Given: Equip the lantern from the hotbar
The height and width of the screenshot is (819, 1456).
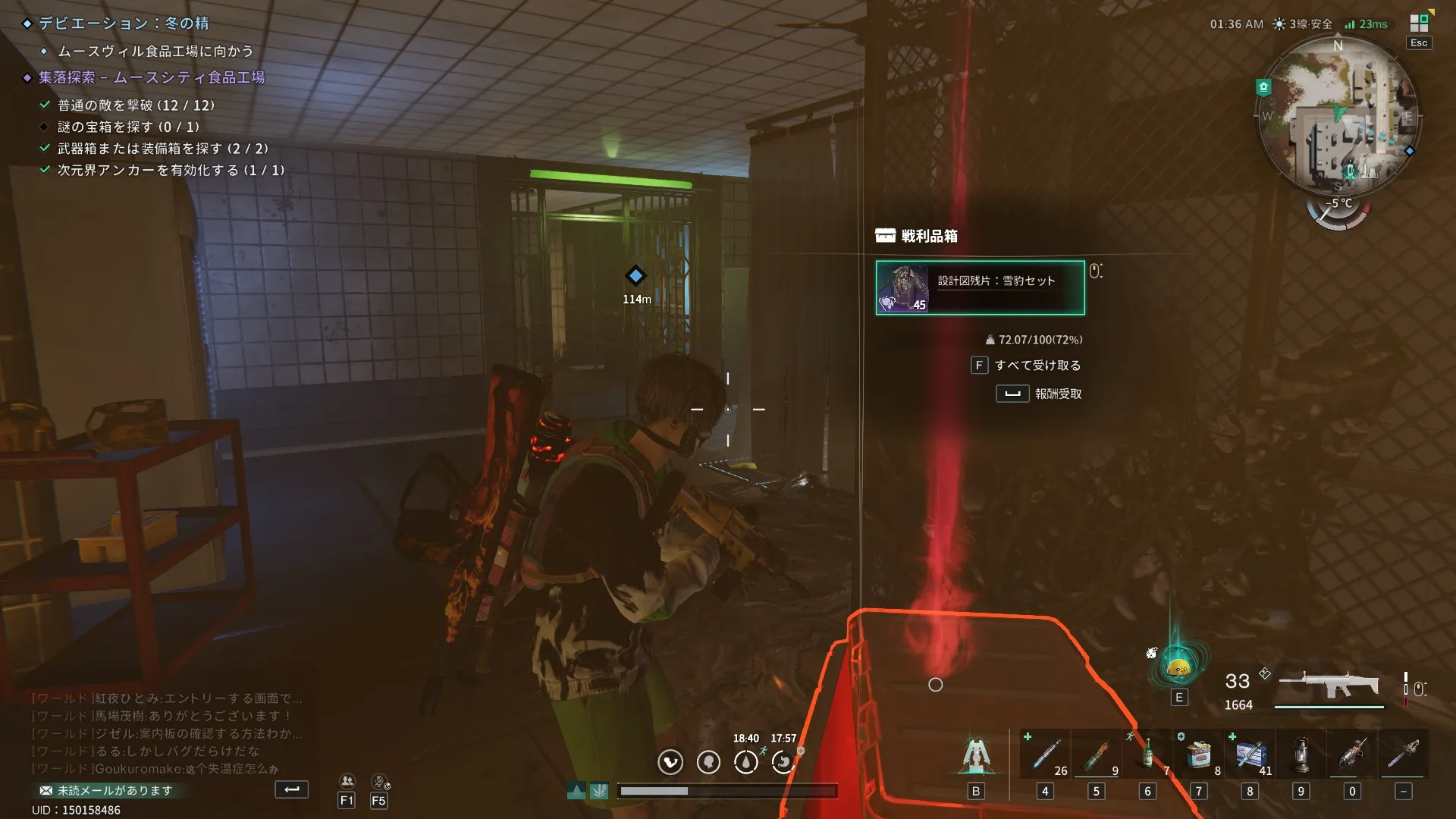Looking at the screenshot, I should [x=1301, y=755].
